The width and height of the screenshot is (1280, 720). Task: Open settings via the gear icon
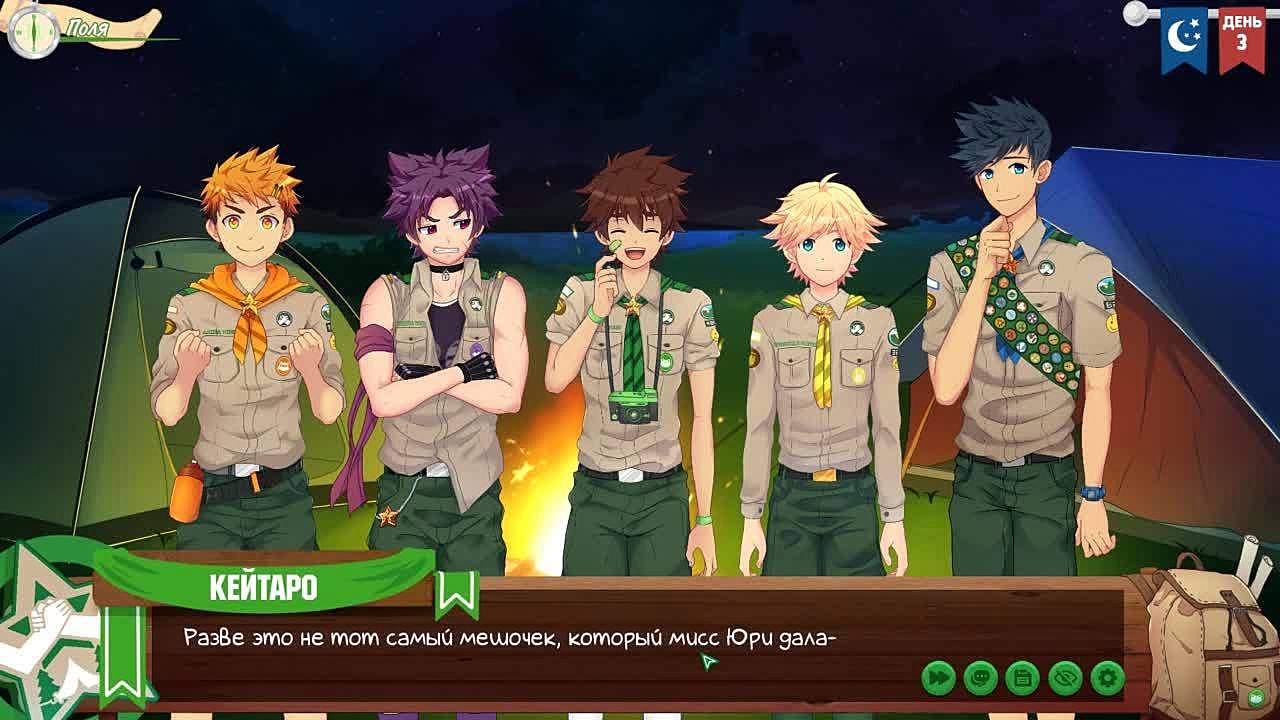click(1107, 678)
